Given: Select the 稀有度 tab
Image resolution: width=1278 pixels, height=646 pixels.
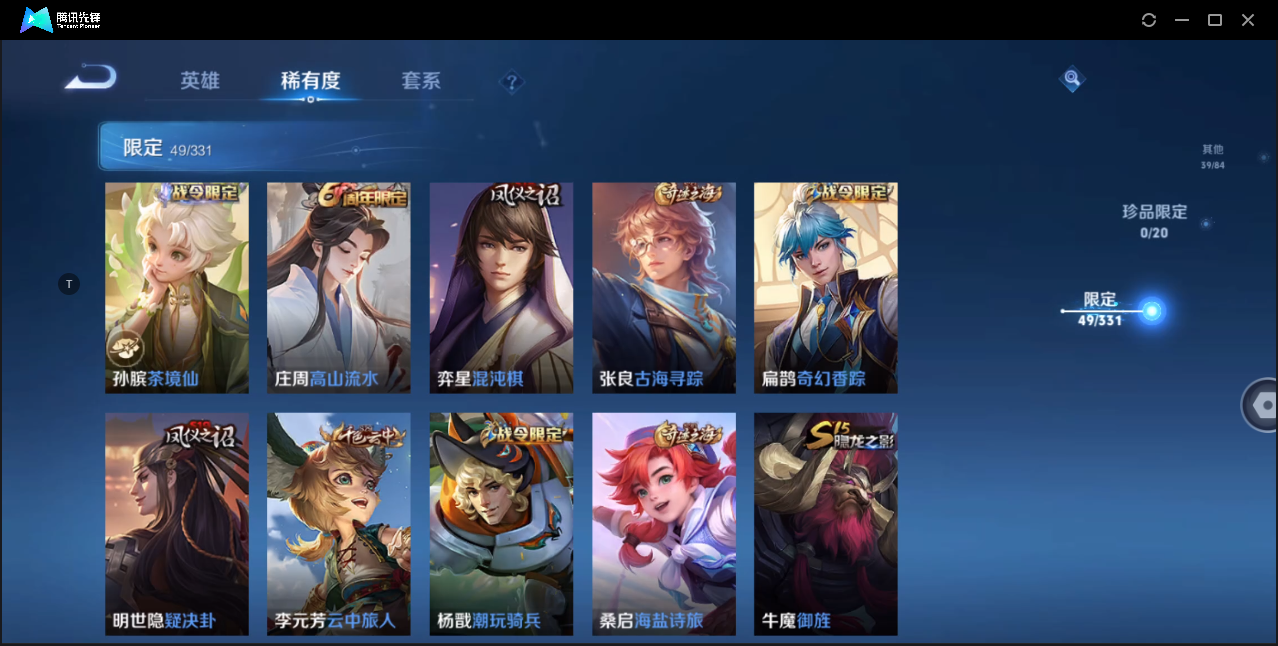Looking at the screenshot, I should tap(310, 81).
